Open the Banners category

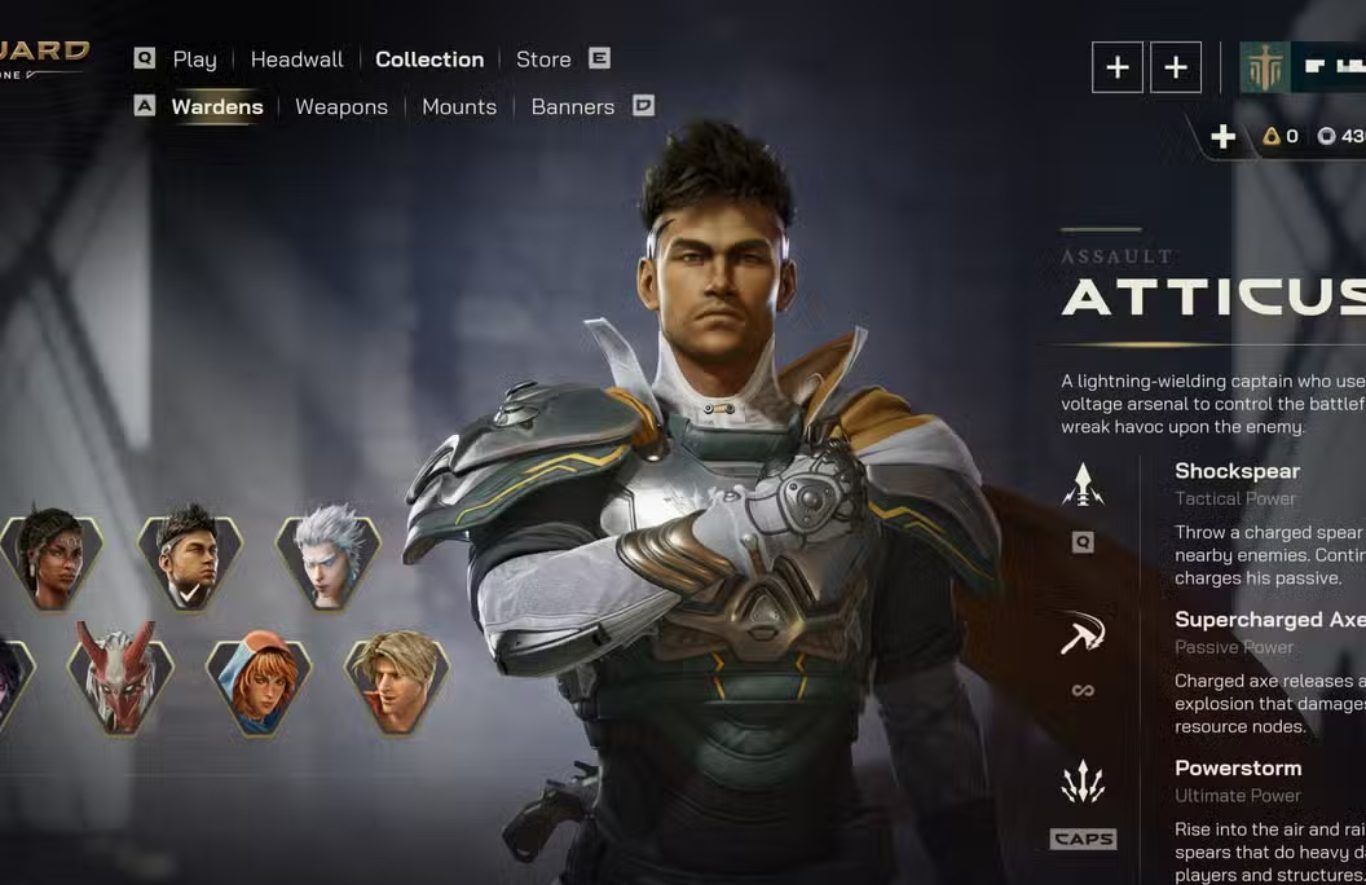coord(572,107)
